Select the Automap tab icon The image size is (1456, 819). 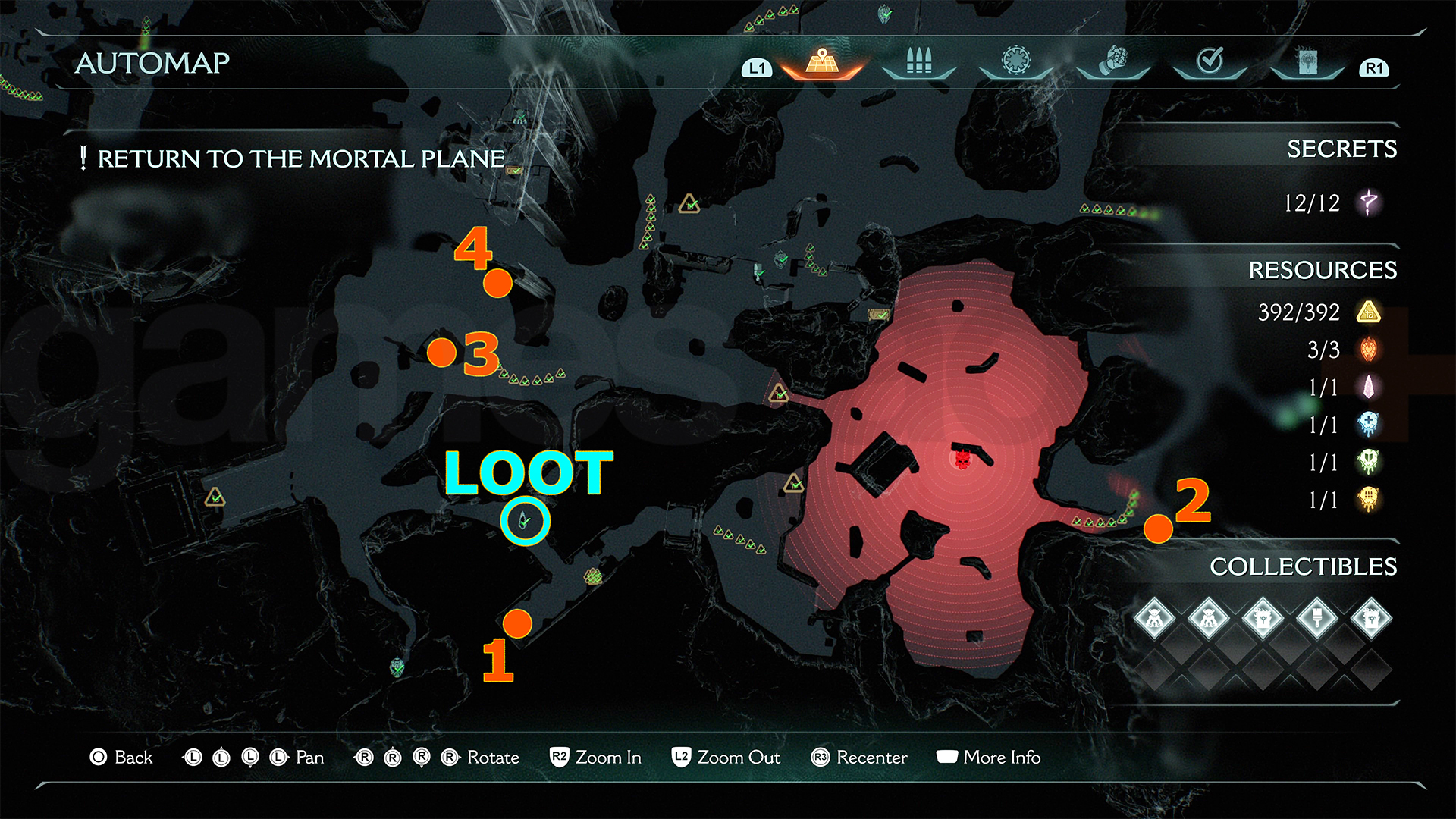pyautogui.click(x=821, y=62)
